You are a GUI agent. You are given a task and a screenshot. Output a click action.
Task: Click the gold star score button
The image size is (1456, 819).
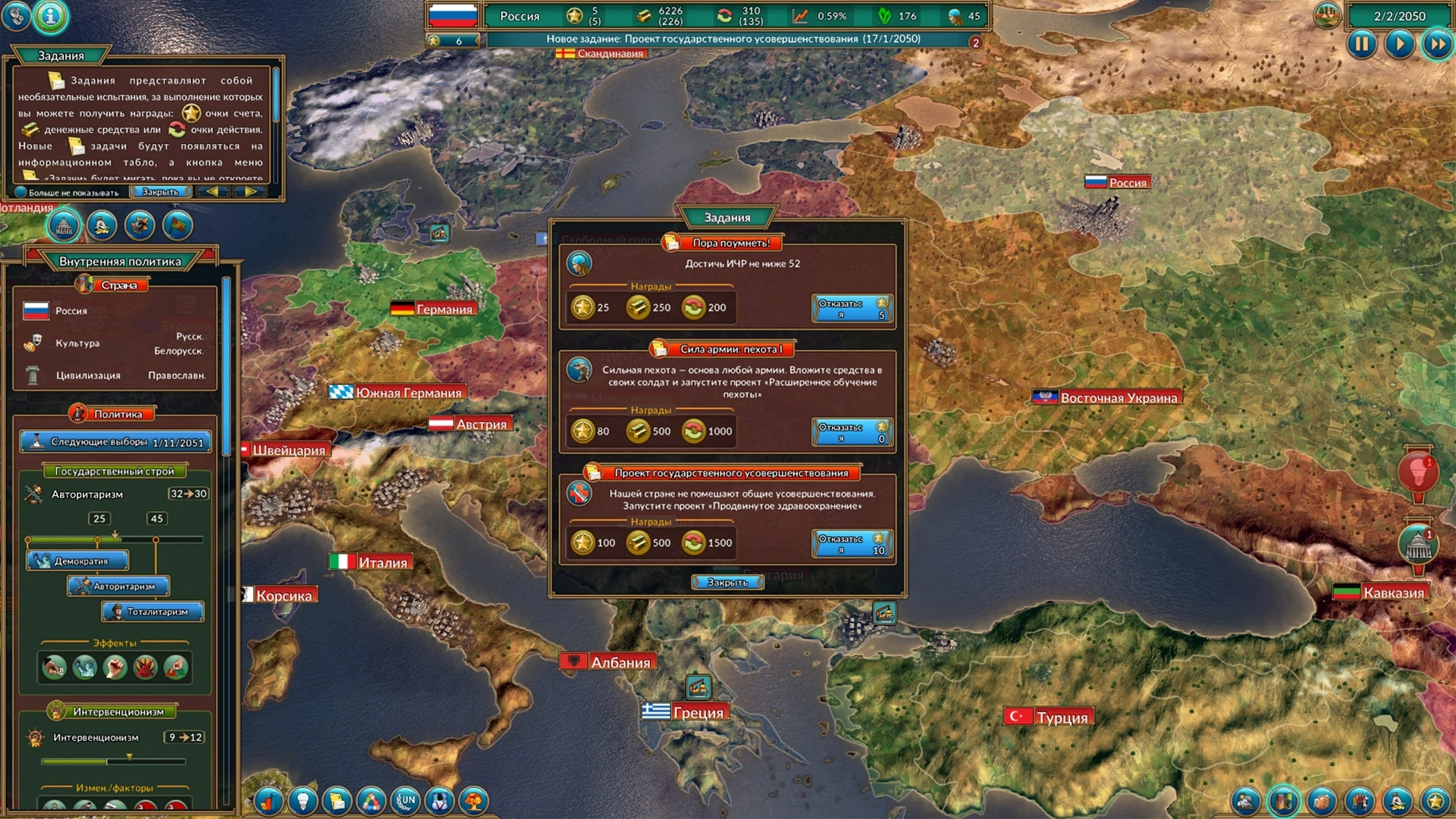point(1436,801)
